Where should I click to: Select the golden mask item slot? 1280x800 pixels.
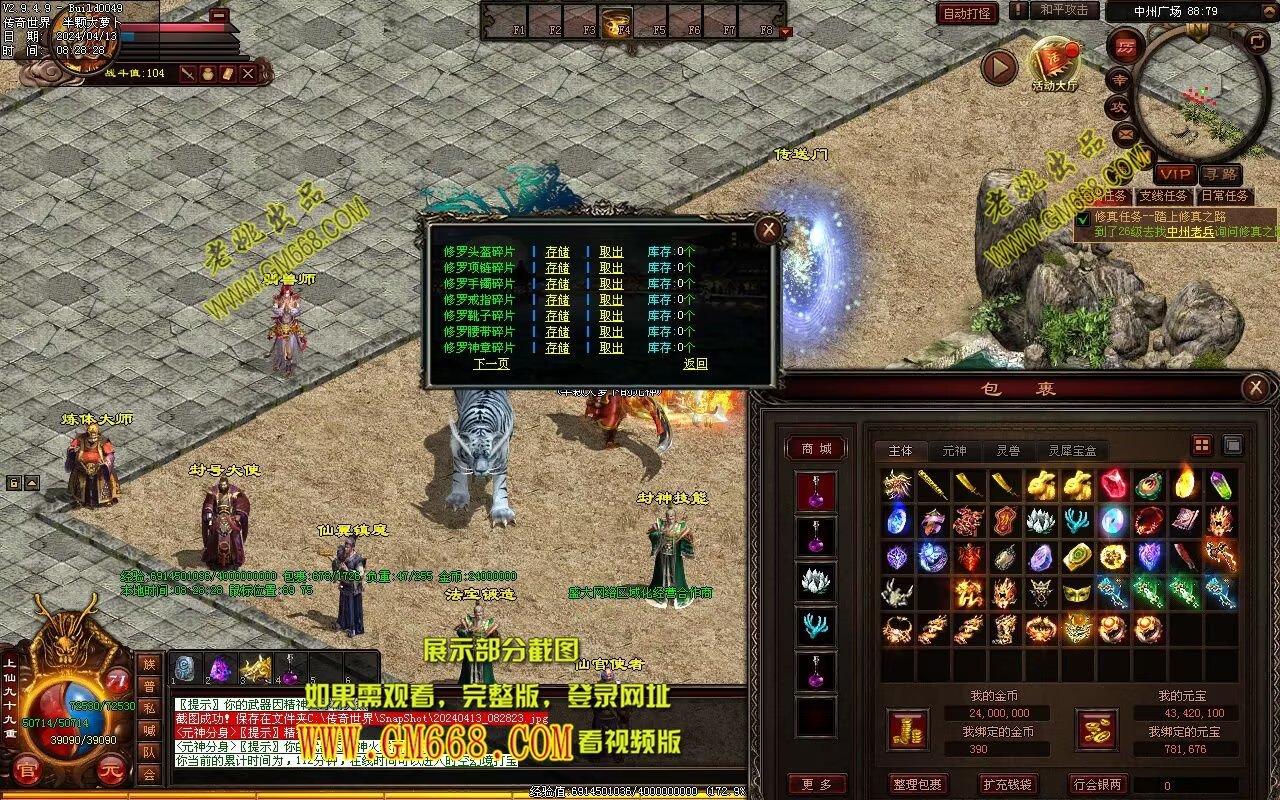(x=1077, y=593)
